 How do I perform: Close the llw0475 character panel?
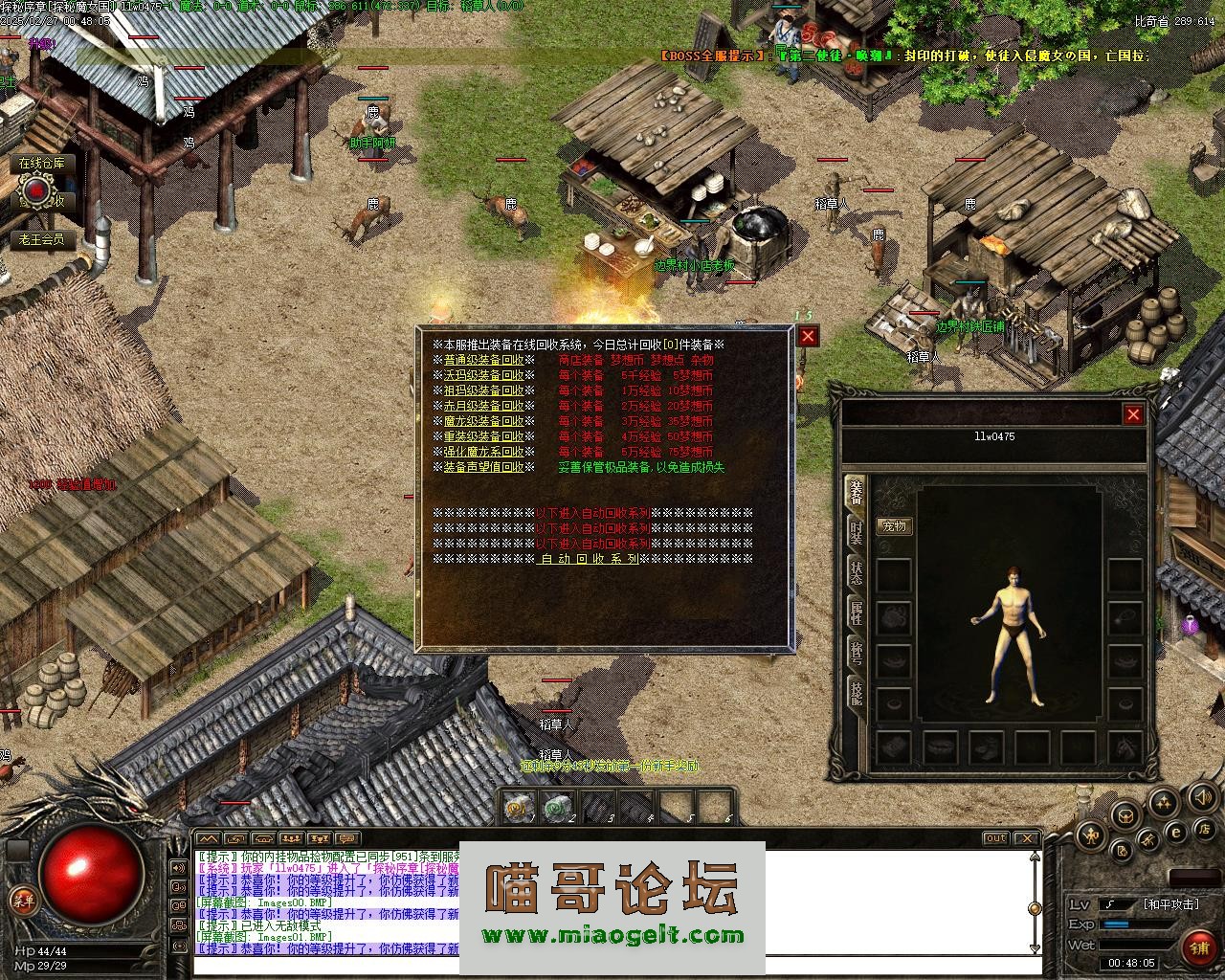click(x=1133, y=414)
